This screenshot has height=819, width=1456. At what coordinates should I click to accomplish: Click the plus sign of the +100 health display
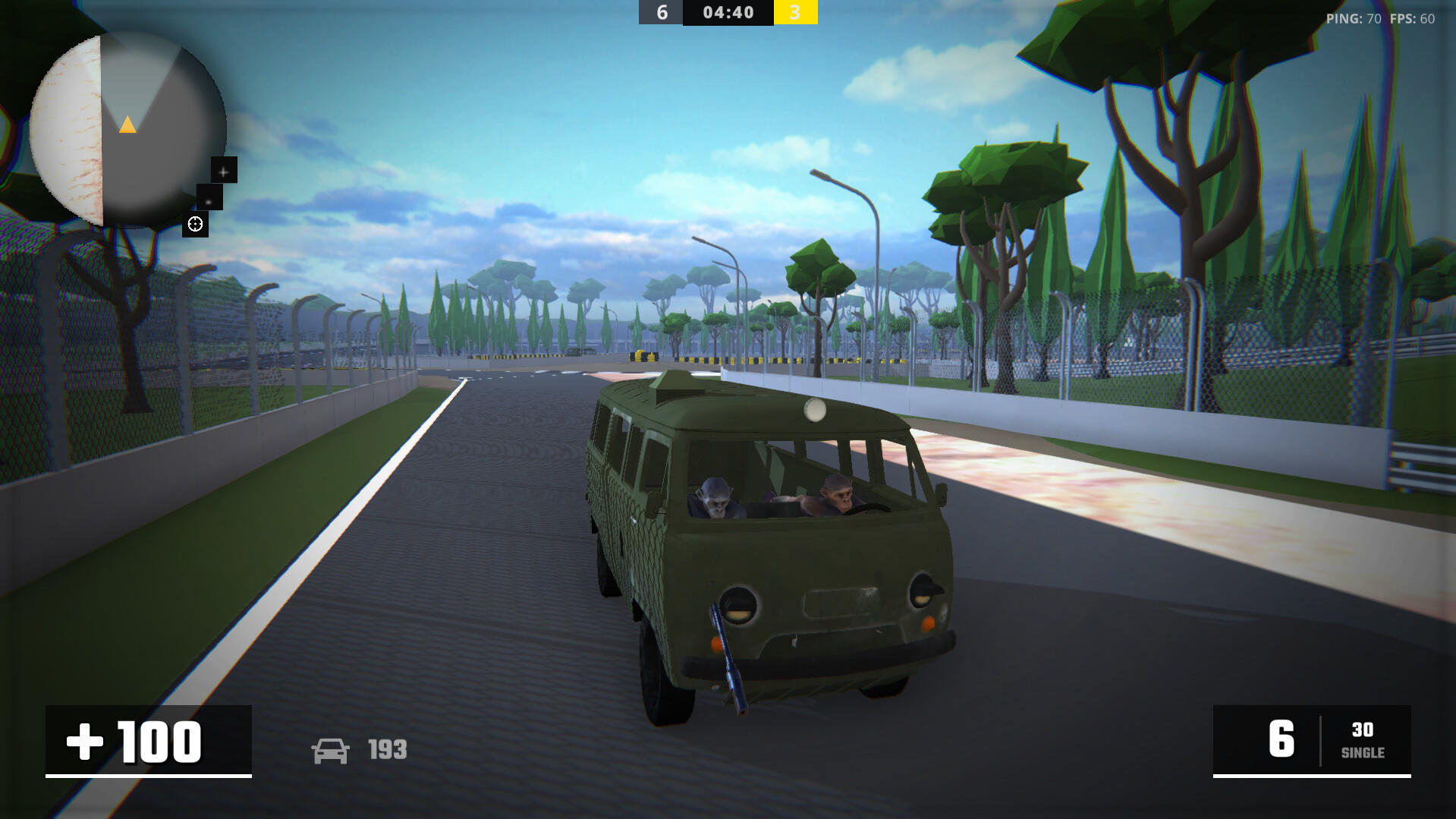(x=83, y=742)
